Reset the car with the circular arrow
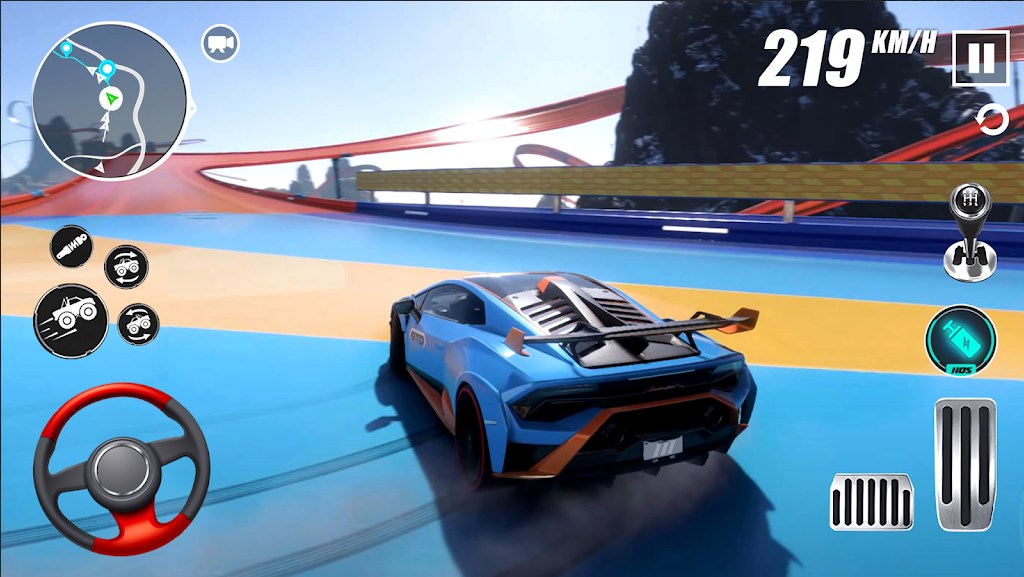 tap(992, 120)
